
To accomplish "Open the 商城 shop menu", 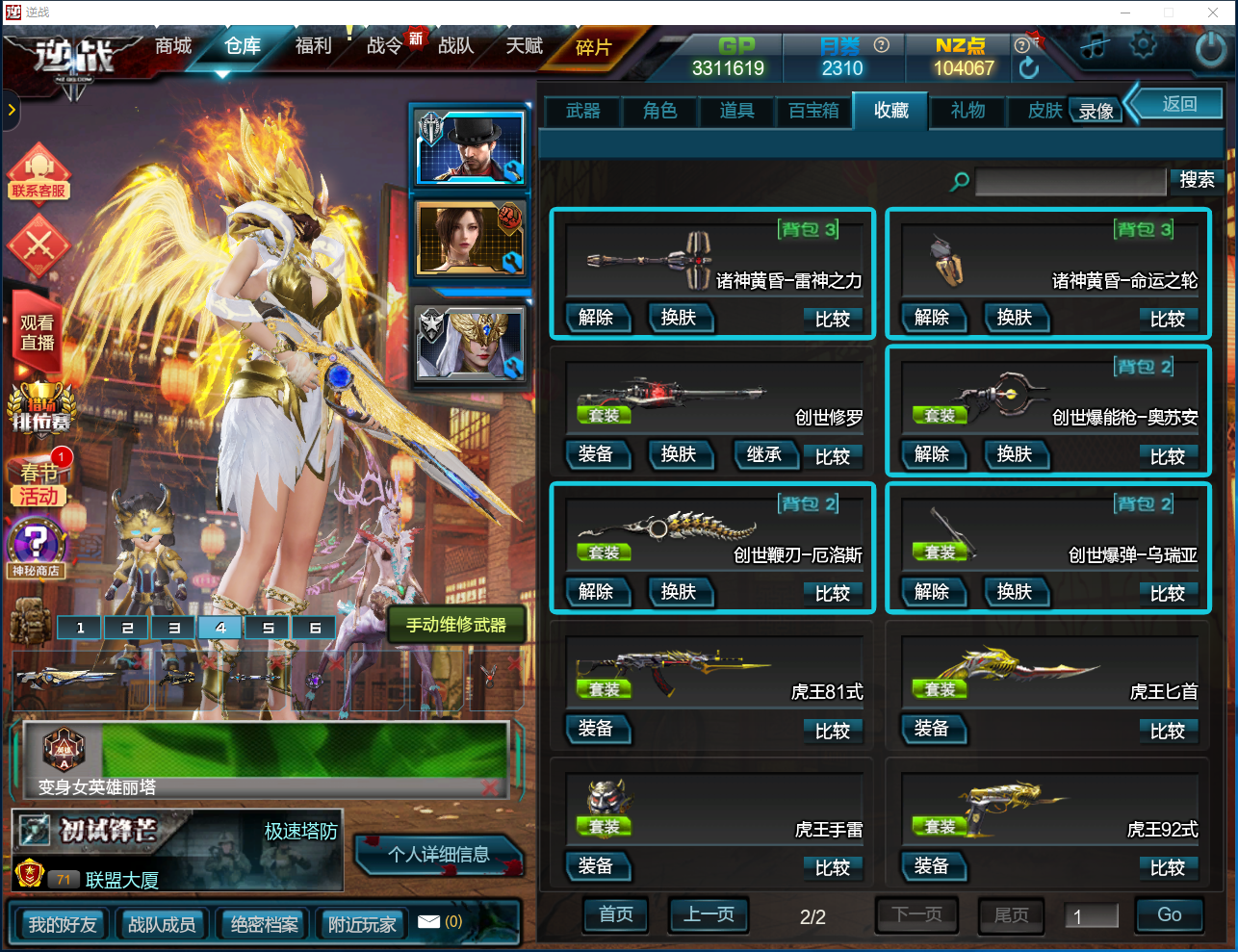I will (173, 46).
